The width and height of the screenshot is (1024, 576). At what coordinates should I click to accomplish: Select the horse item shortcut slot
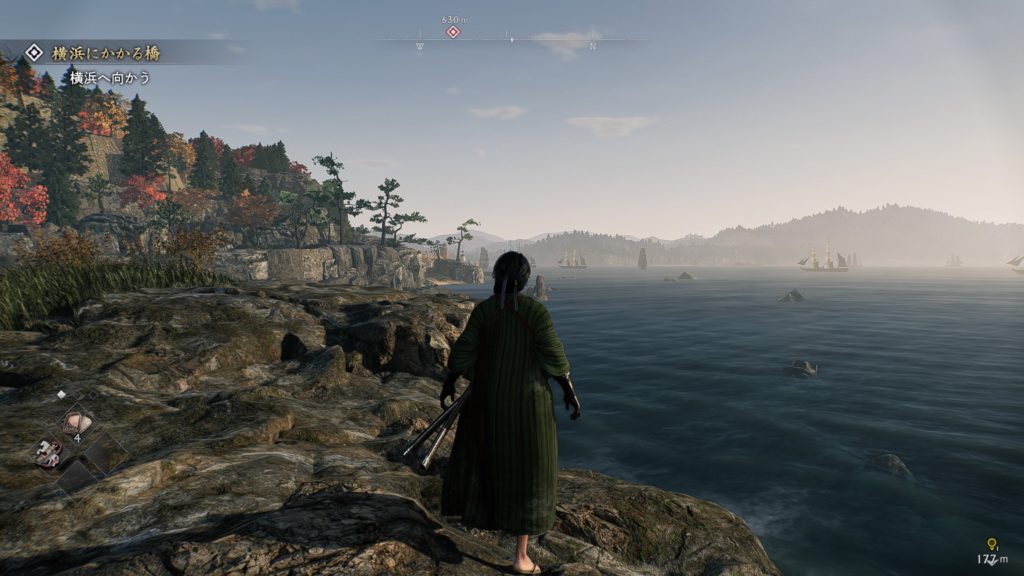coord(47,453)
